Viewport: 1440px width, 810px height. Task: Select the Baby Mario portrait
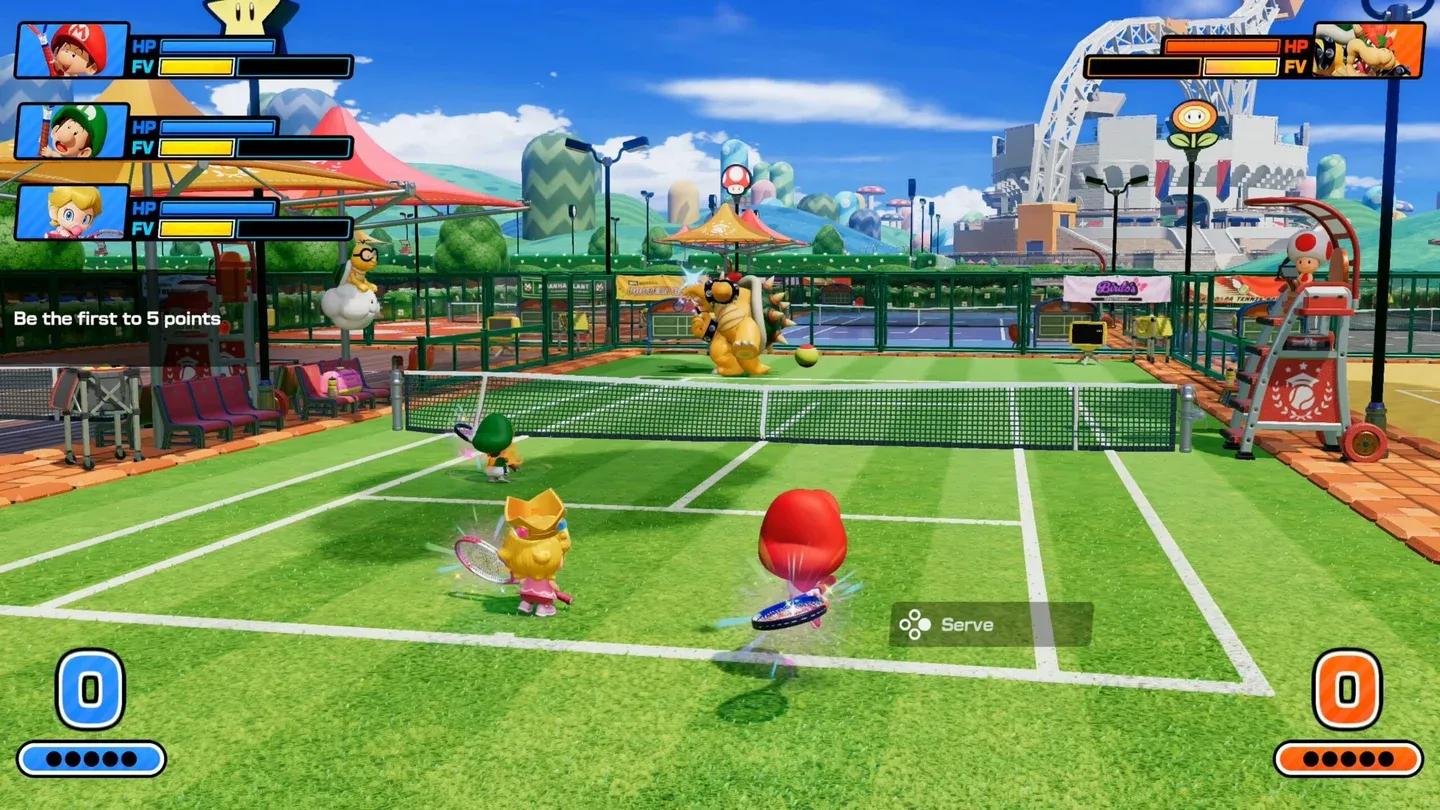72,50
